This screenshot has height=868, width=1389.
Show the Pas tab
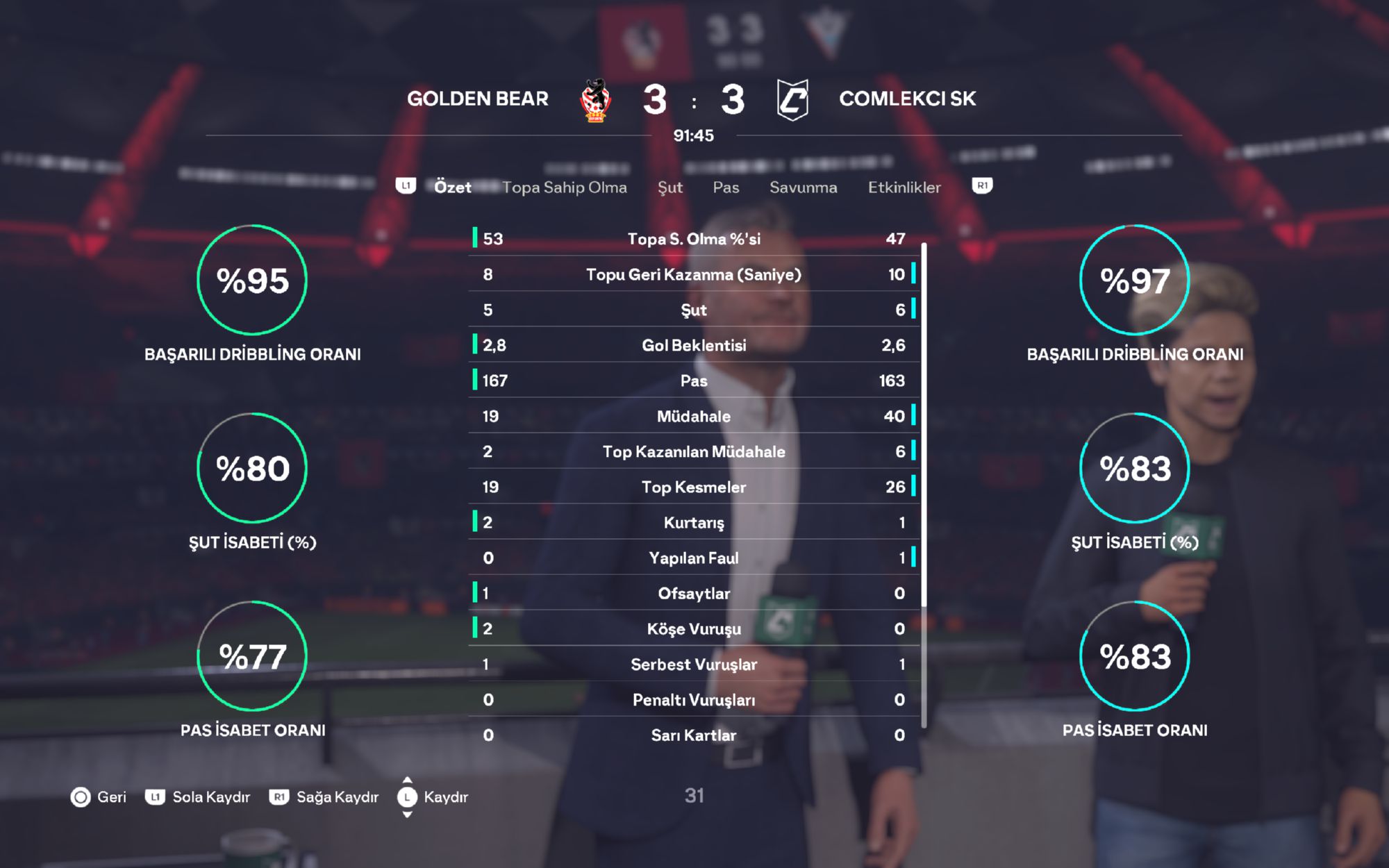[x=726, y=187]
